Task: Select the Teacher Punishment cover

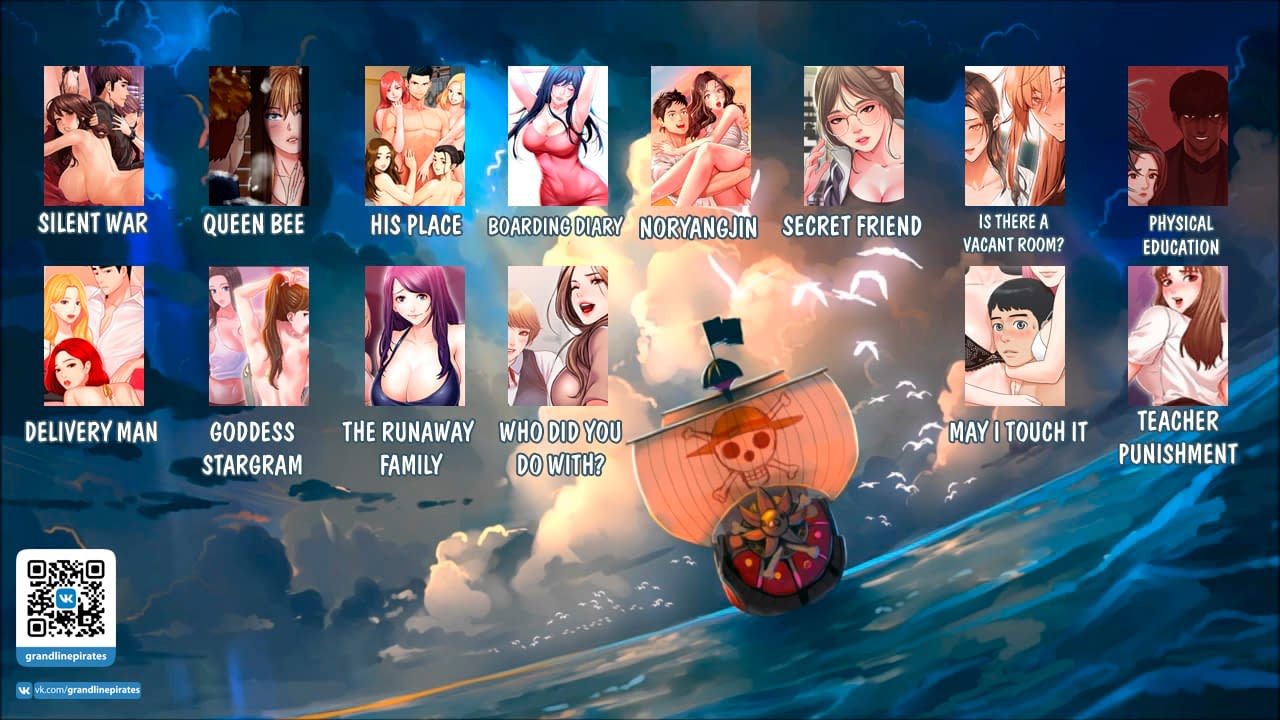Action: pyautogui.click(x=1178, y=336)
